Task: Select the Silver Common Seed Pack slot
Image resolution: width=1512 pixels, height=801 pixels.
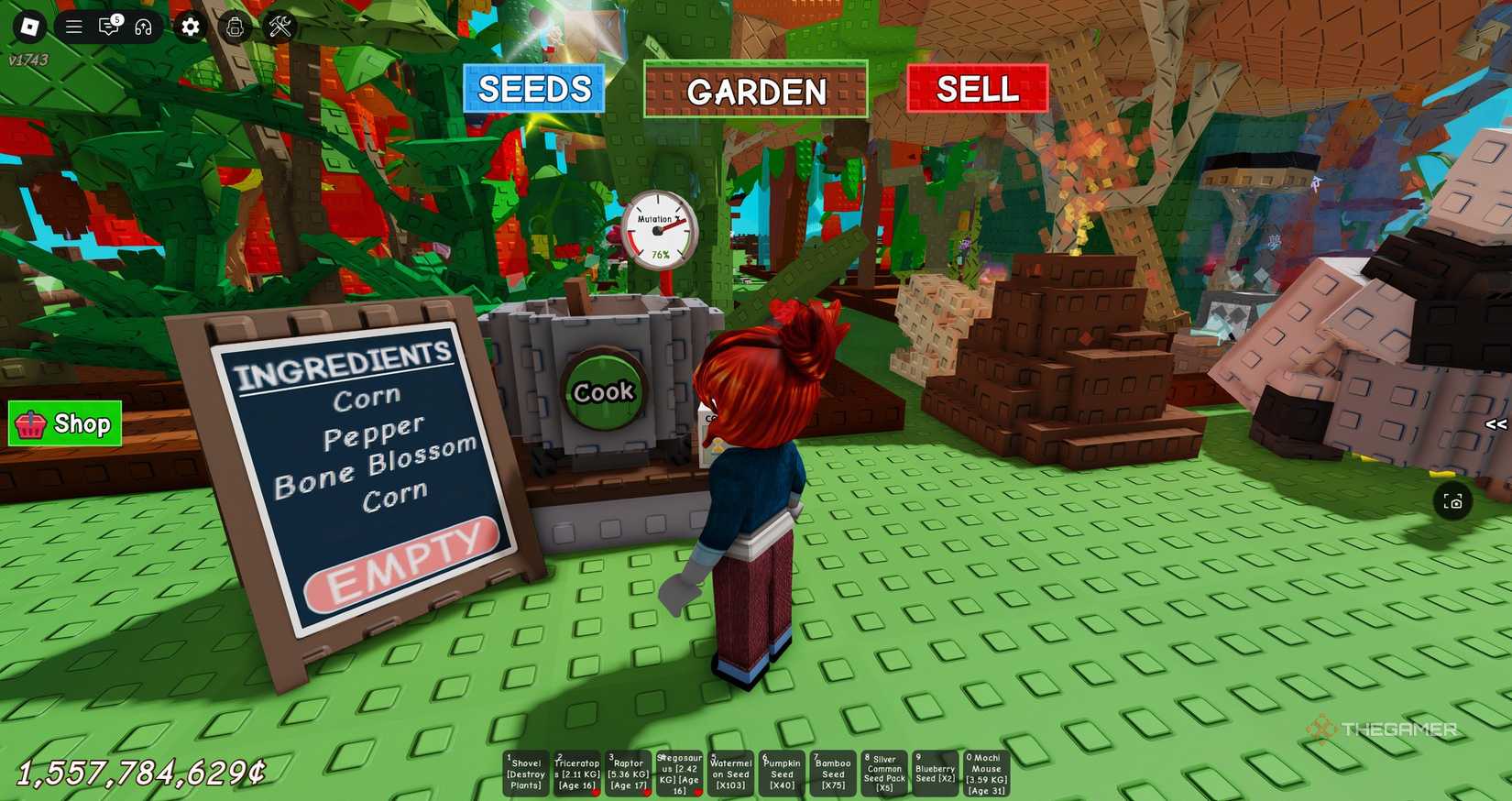Action: pos(883,773)
